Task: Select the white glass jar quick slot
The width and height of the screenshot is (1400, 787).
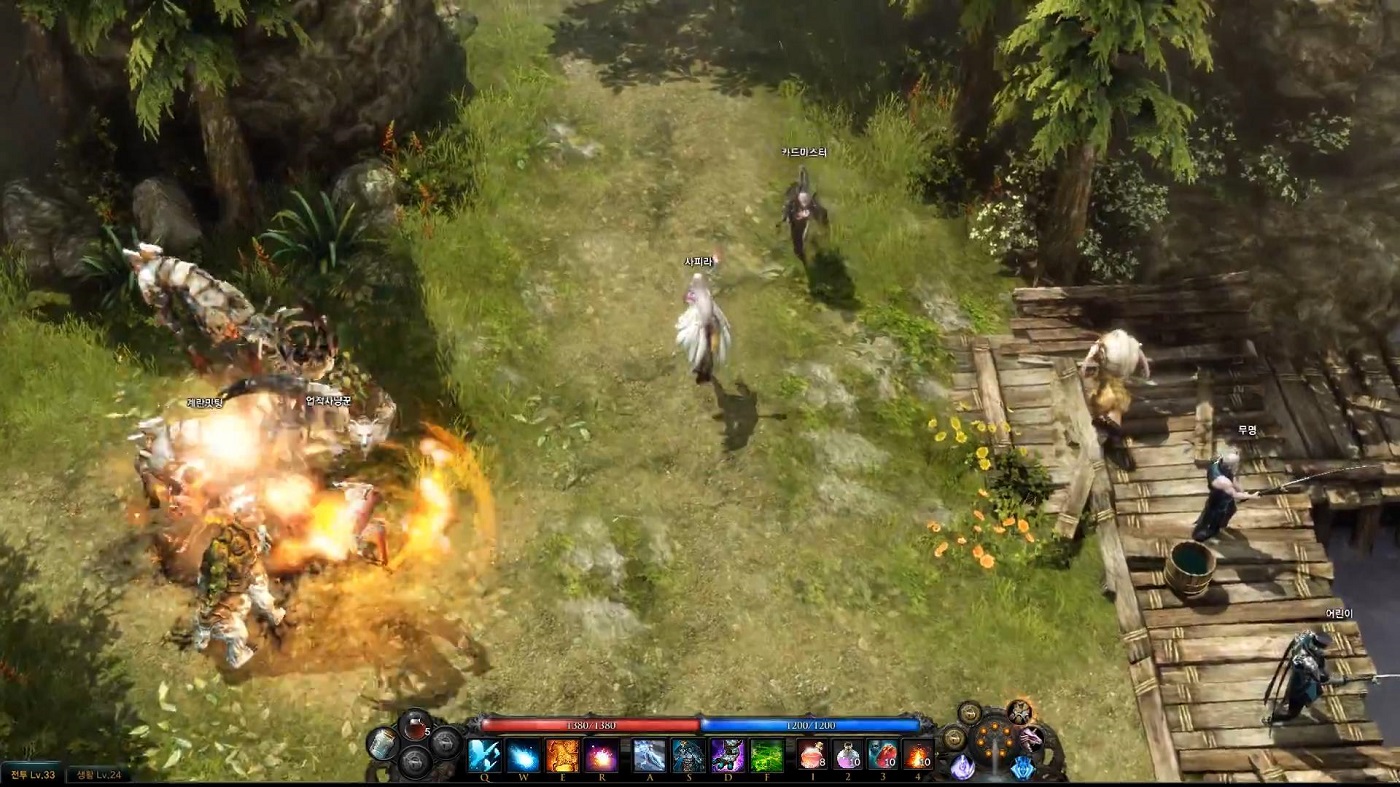Action: [x=381, y=744]
